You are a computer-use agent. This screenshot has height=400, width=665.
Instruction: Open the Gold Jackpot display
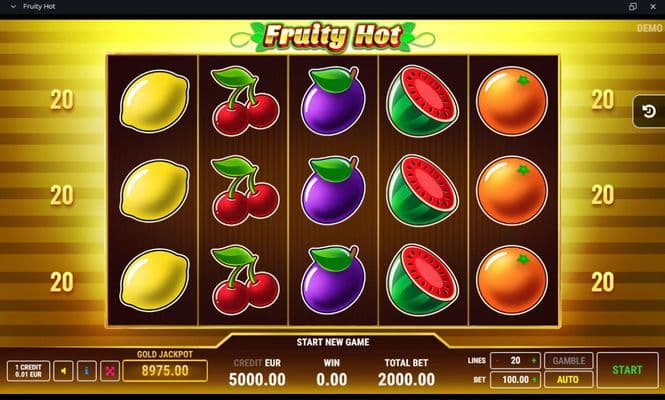click(x=165, y=370)
